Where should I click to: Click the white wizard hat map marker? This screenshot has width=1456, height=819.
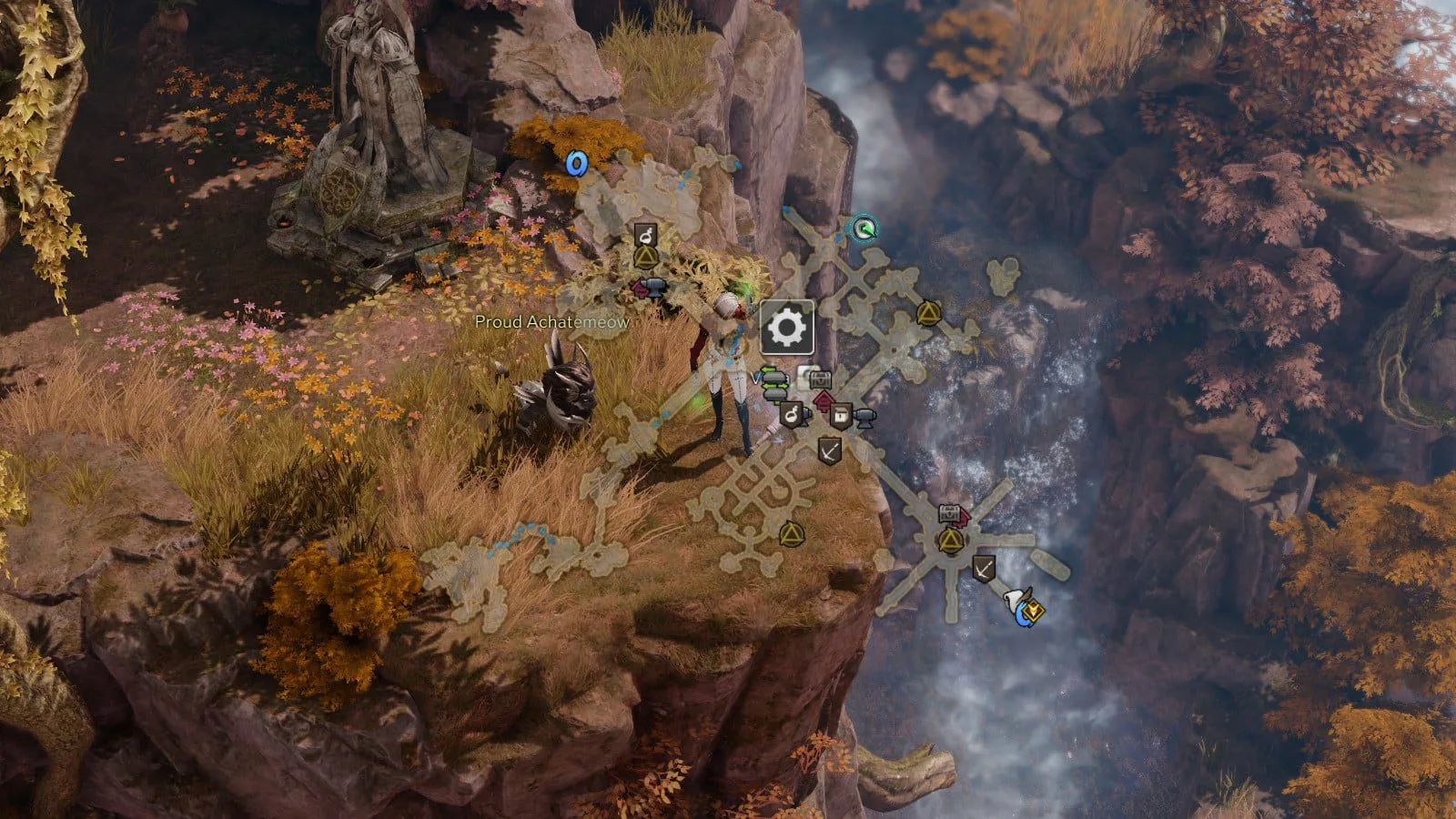pyautogui.click(x=1016, y=602)
